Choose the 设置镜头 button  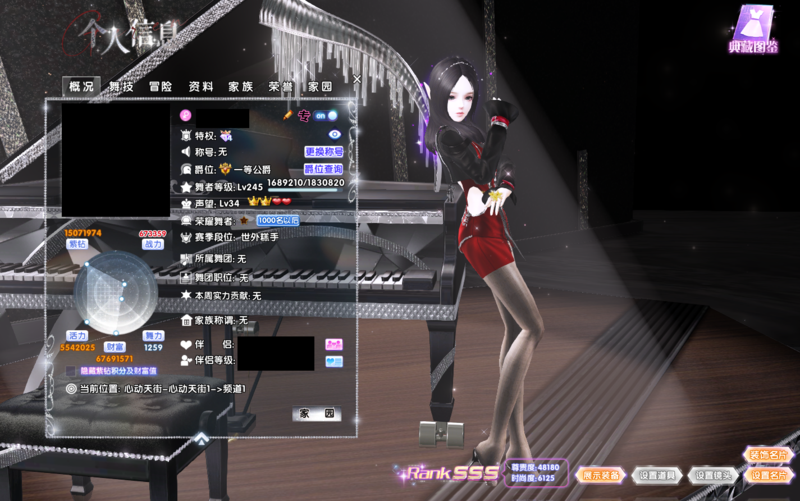[x=713, y=475]
